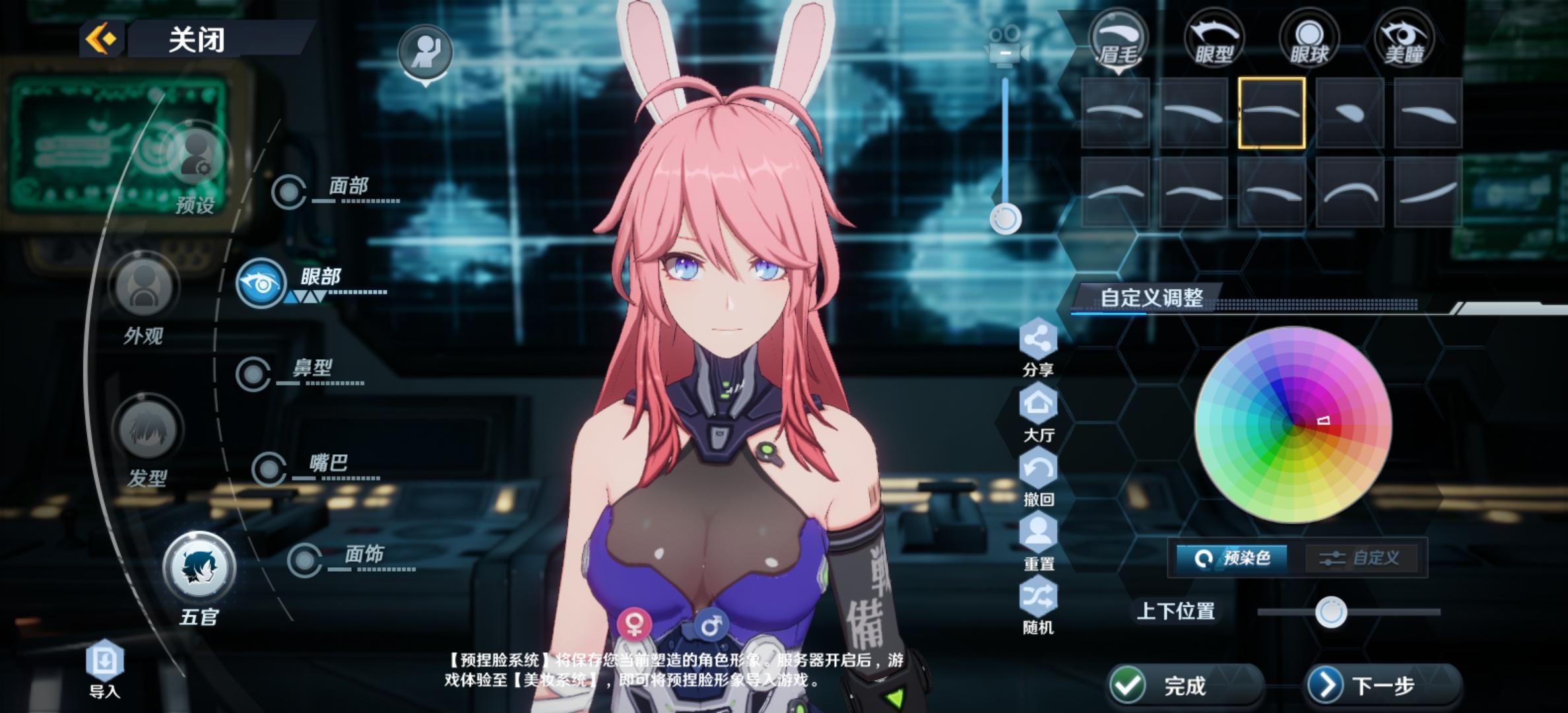Open the 面饰 face decoration submenu
The width and height of the screenshot is (1568, 713).
[305, 560]
